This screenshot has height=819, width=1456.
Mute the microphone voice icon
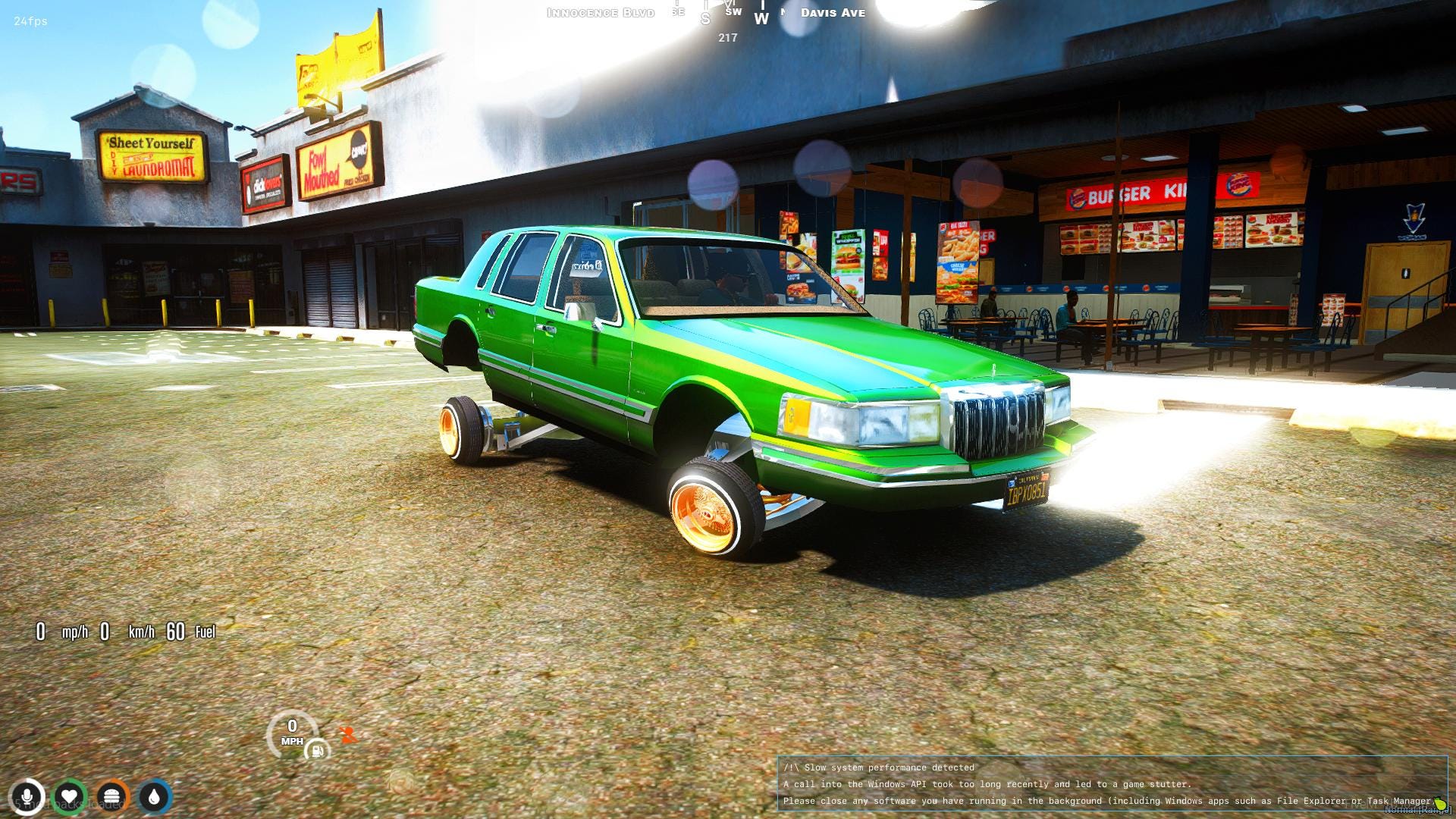pyautogui.click(x=27, y=796)
